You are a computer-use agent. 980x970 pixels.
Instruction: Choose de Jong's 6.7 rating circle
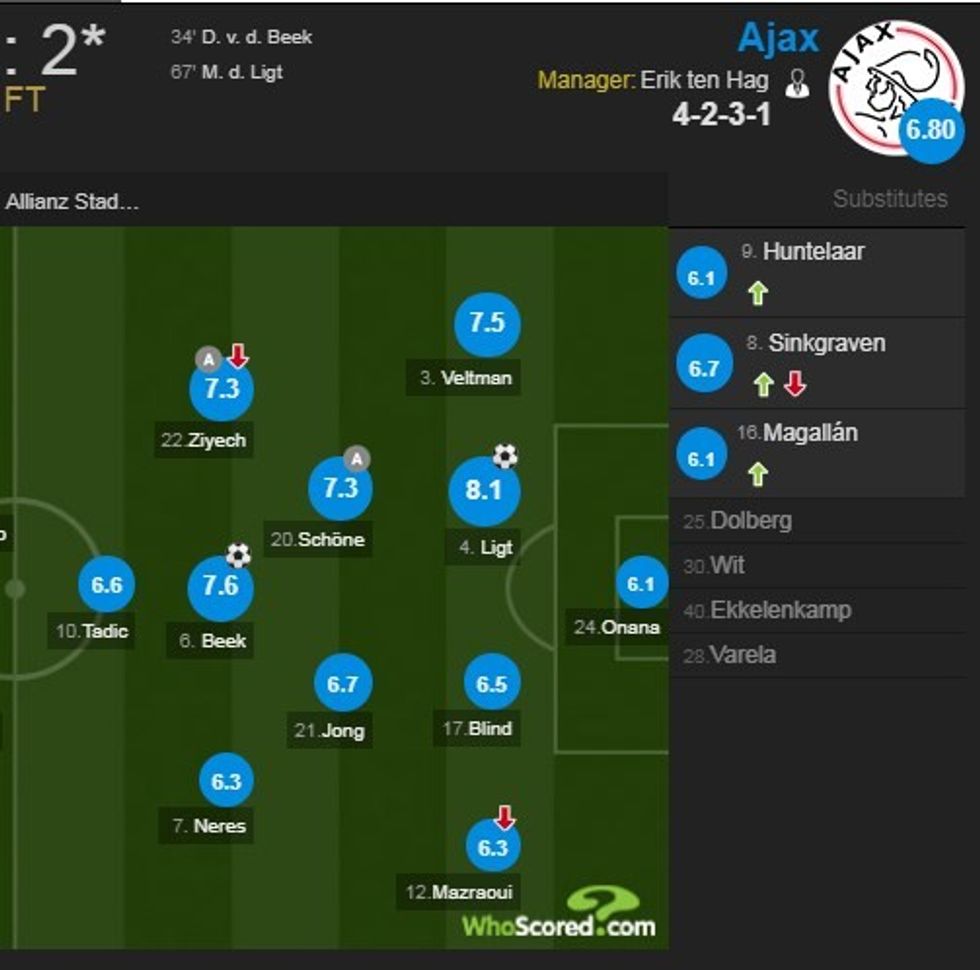pyautogui.click(x=342, y=685)
